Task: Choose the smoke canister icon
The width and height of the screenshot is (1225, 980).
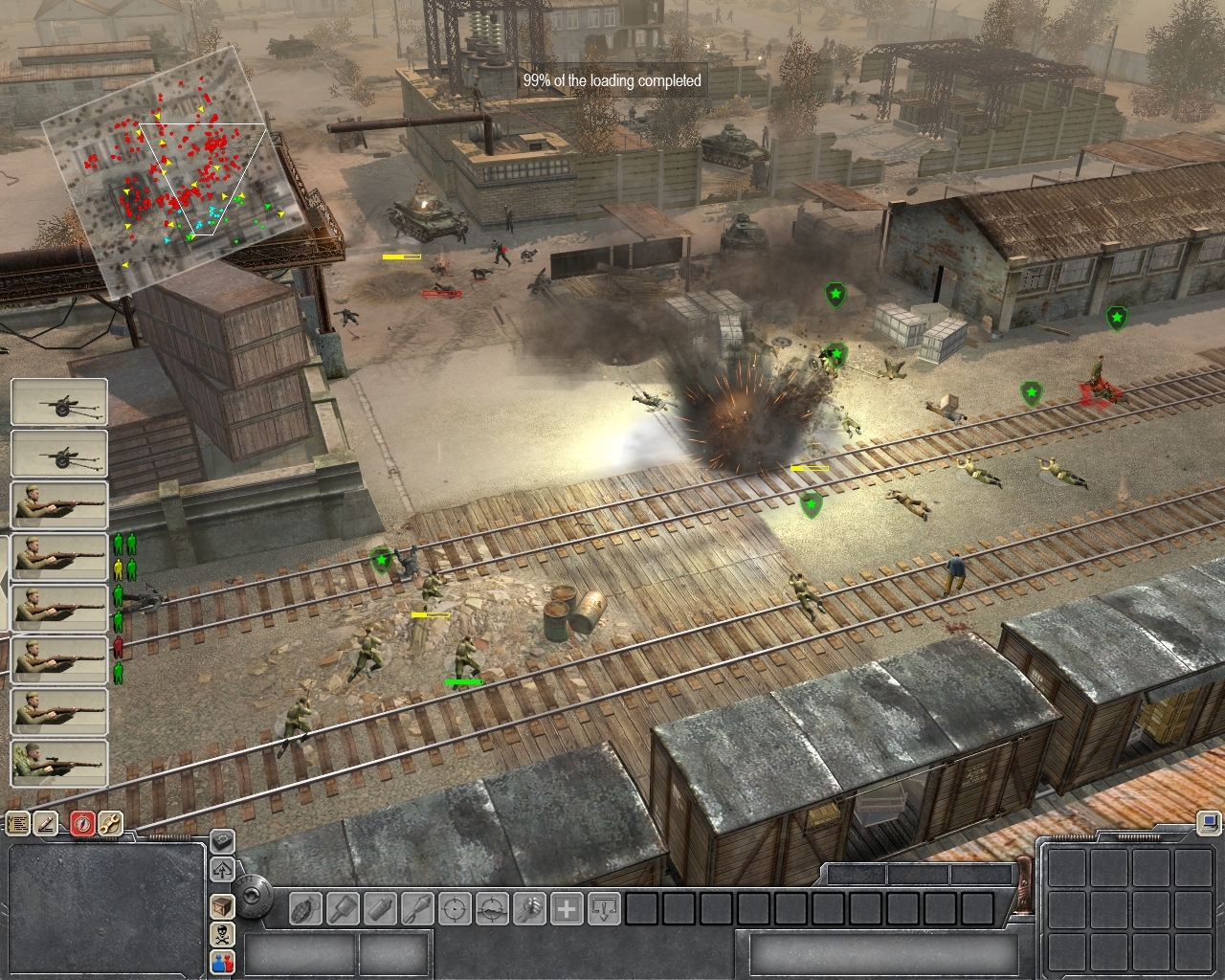Action: pos(381,908)
